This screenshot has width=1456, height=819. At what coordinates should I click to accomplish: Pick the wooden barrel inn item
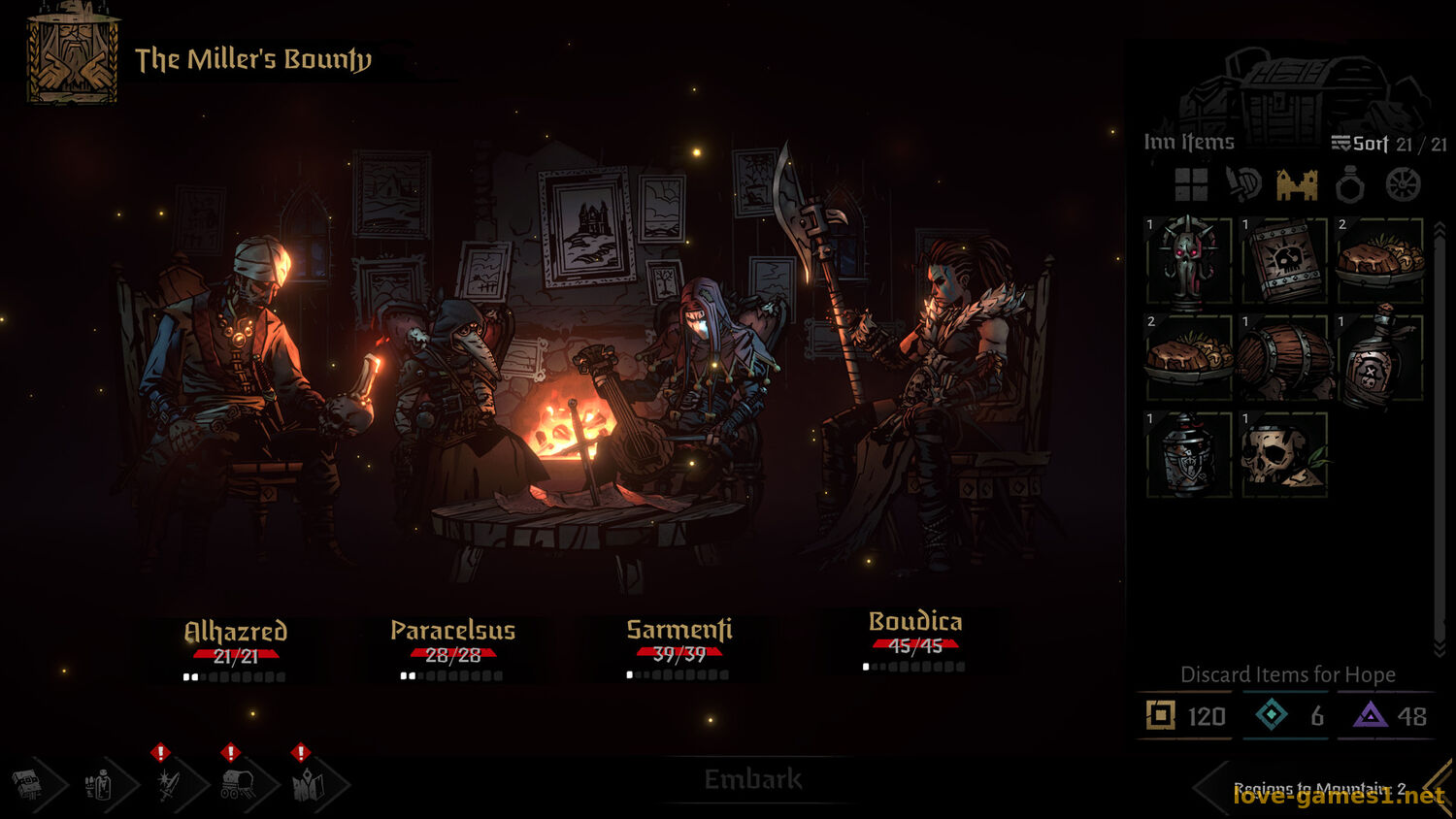tap(1284, 358)
